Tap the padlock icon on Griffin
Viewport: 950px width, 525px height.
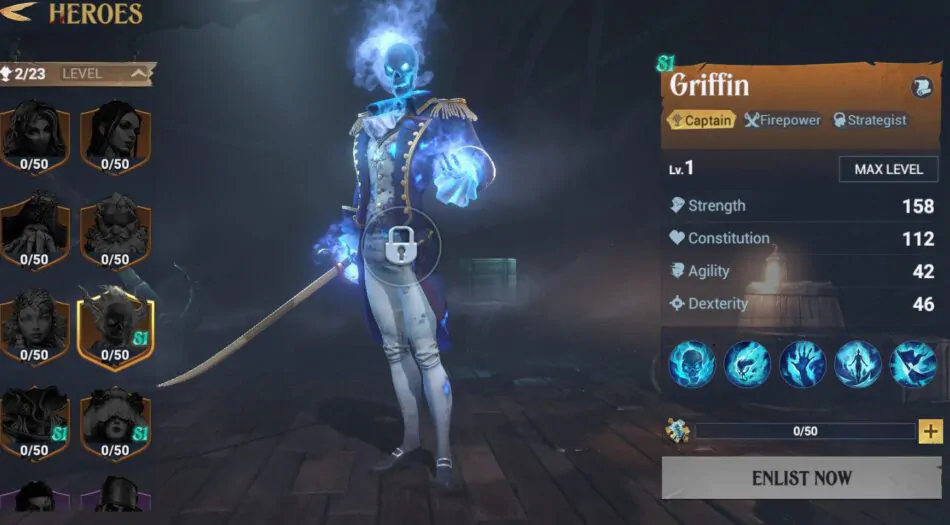(x=401, y=245)
